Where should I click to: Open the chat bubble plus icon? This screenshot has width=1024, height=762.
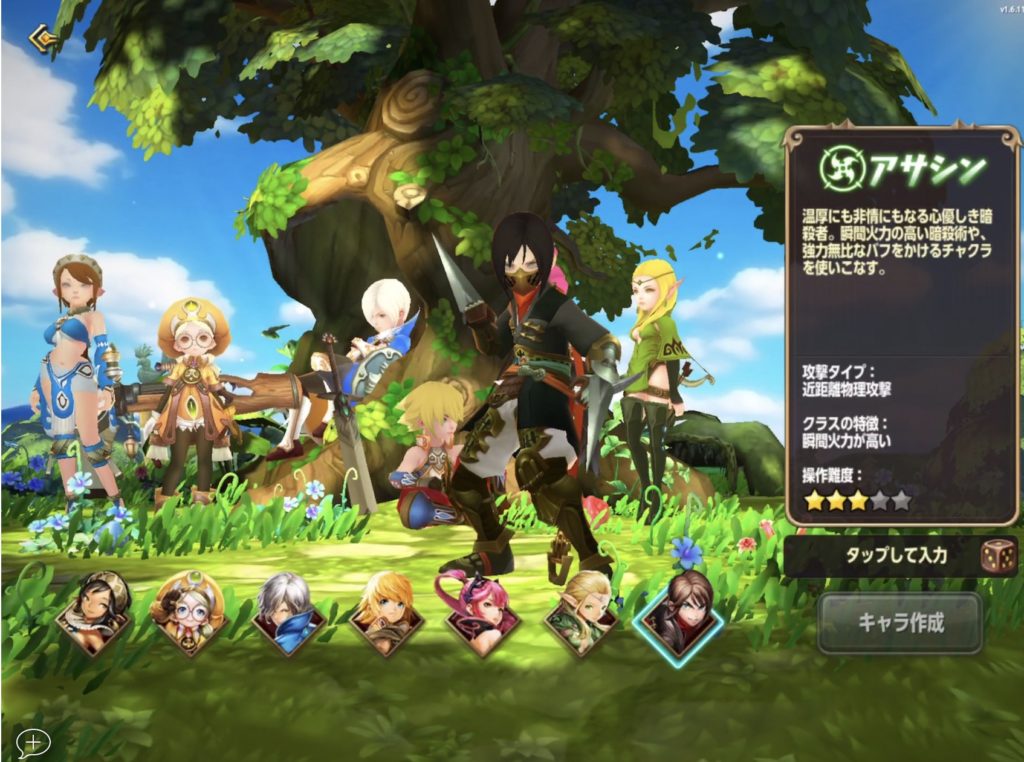tap(33, 742)
